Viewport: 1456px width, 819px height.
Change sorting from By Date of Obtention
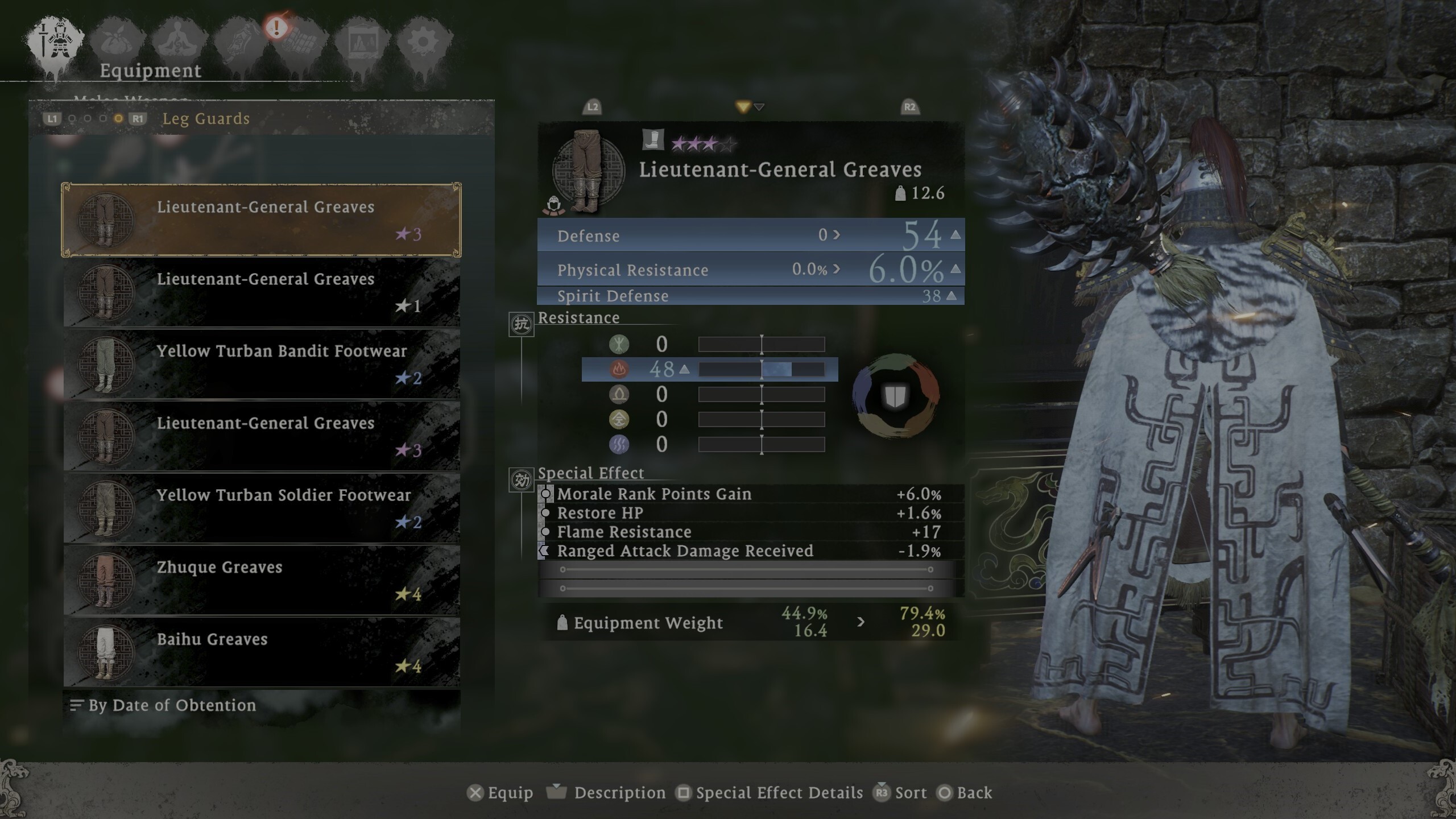(x=171, y=705)
